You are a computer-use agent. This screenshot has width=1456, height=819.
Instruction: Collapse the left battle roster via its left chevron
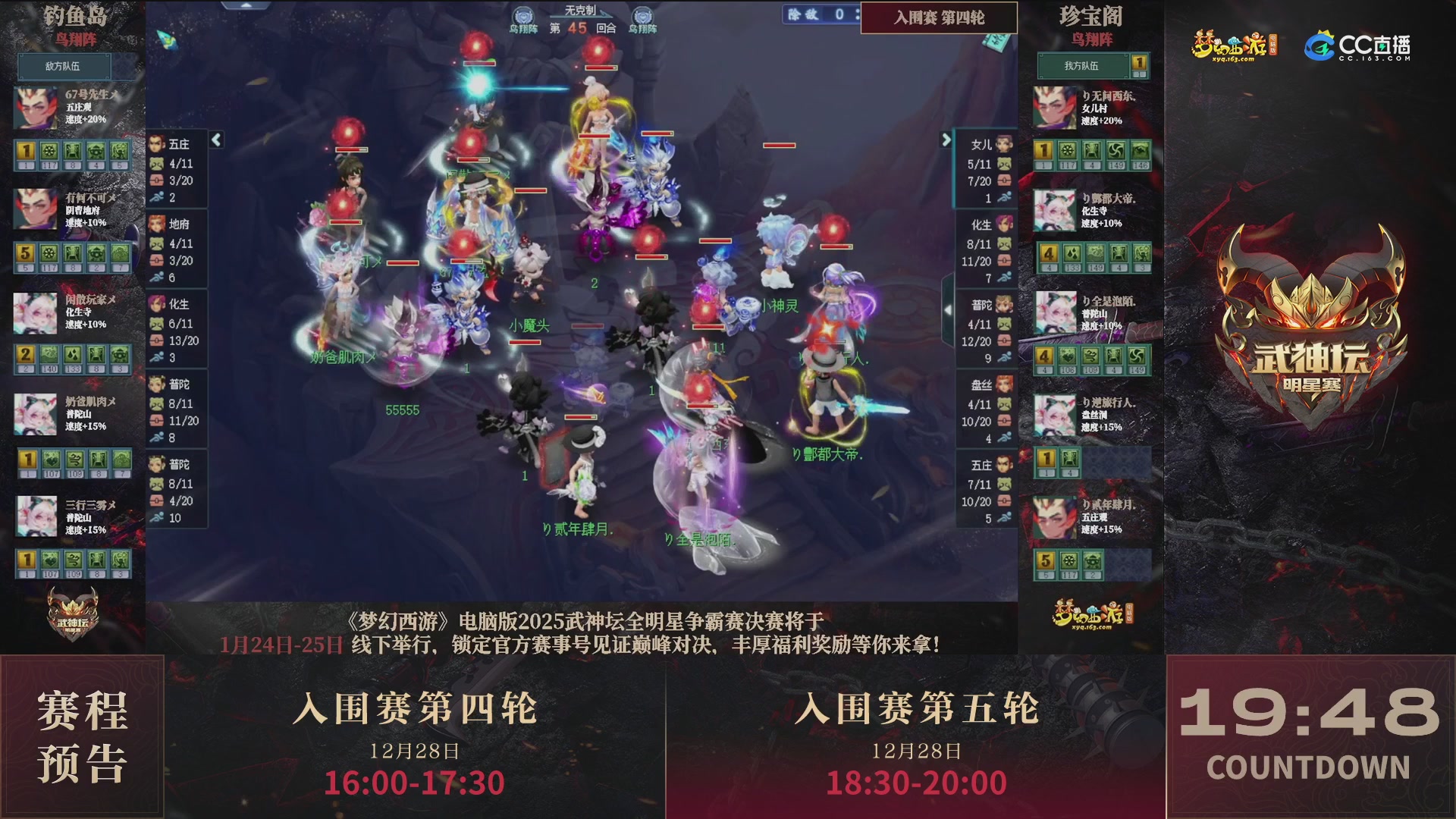click(215, 140)
